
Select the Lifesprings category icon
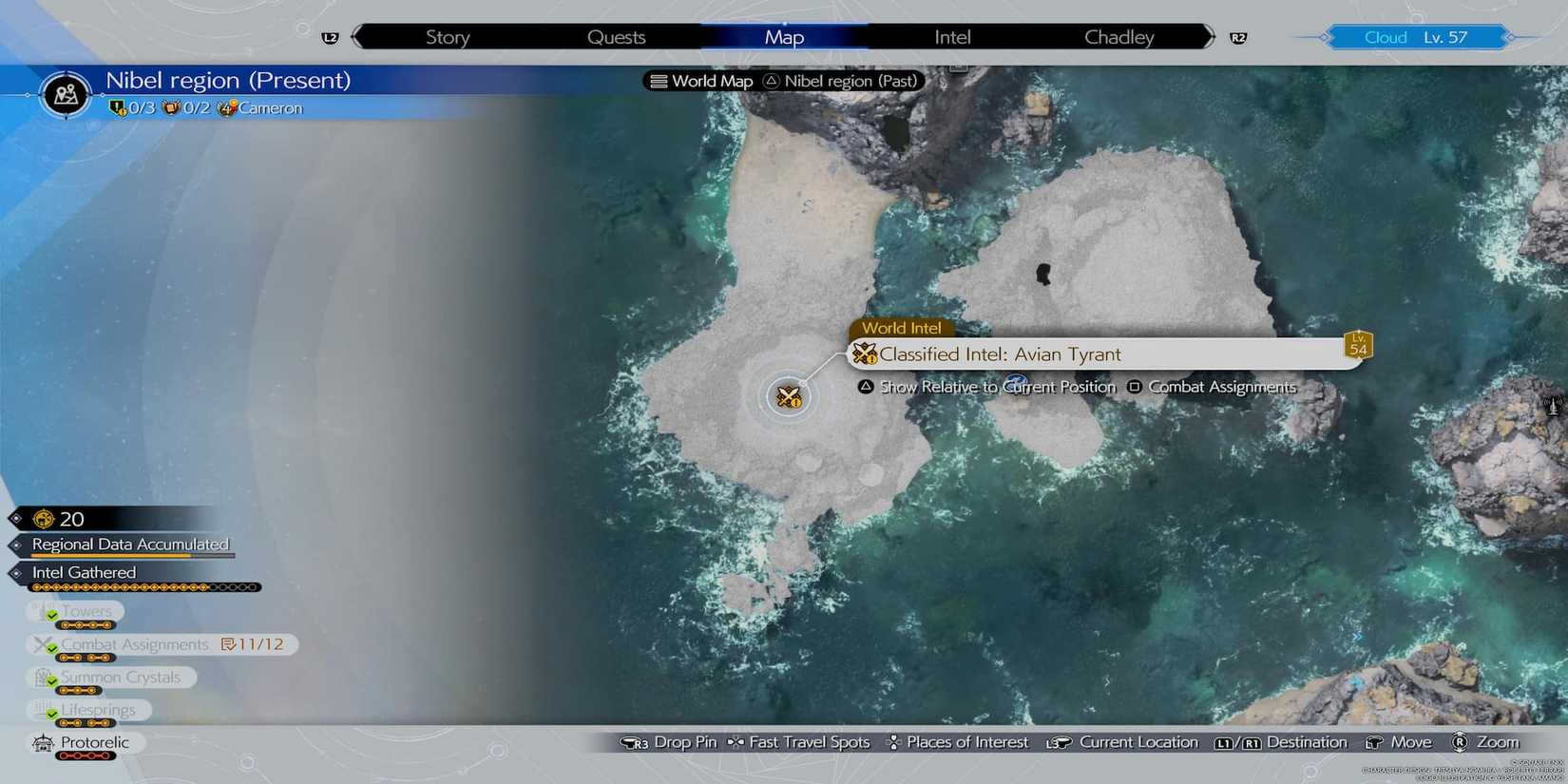pos(40,710)
